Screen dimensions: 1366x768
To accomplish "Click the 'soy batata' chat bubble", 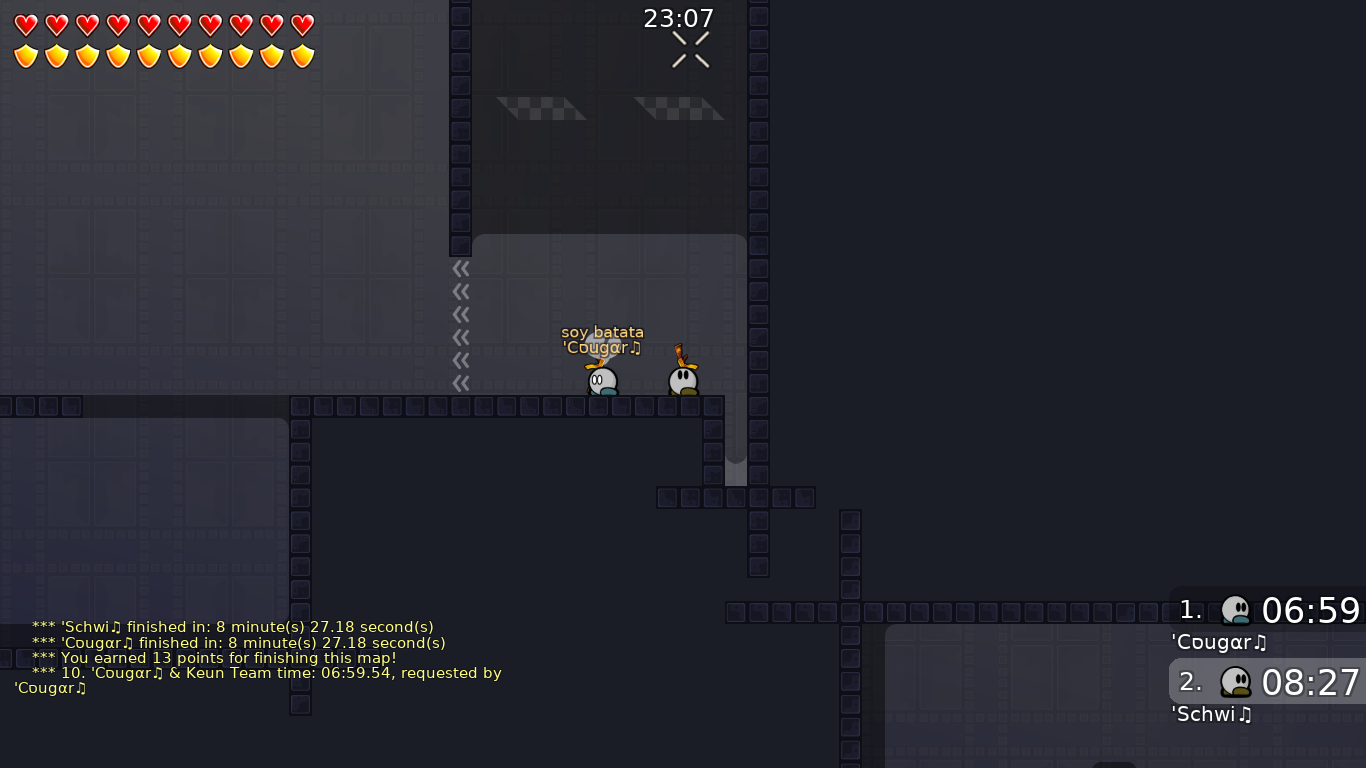I will 604,332.
